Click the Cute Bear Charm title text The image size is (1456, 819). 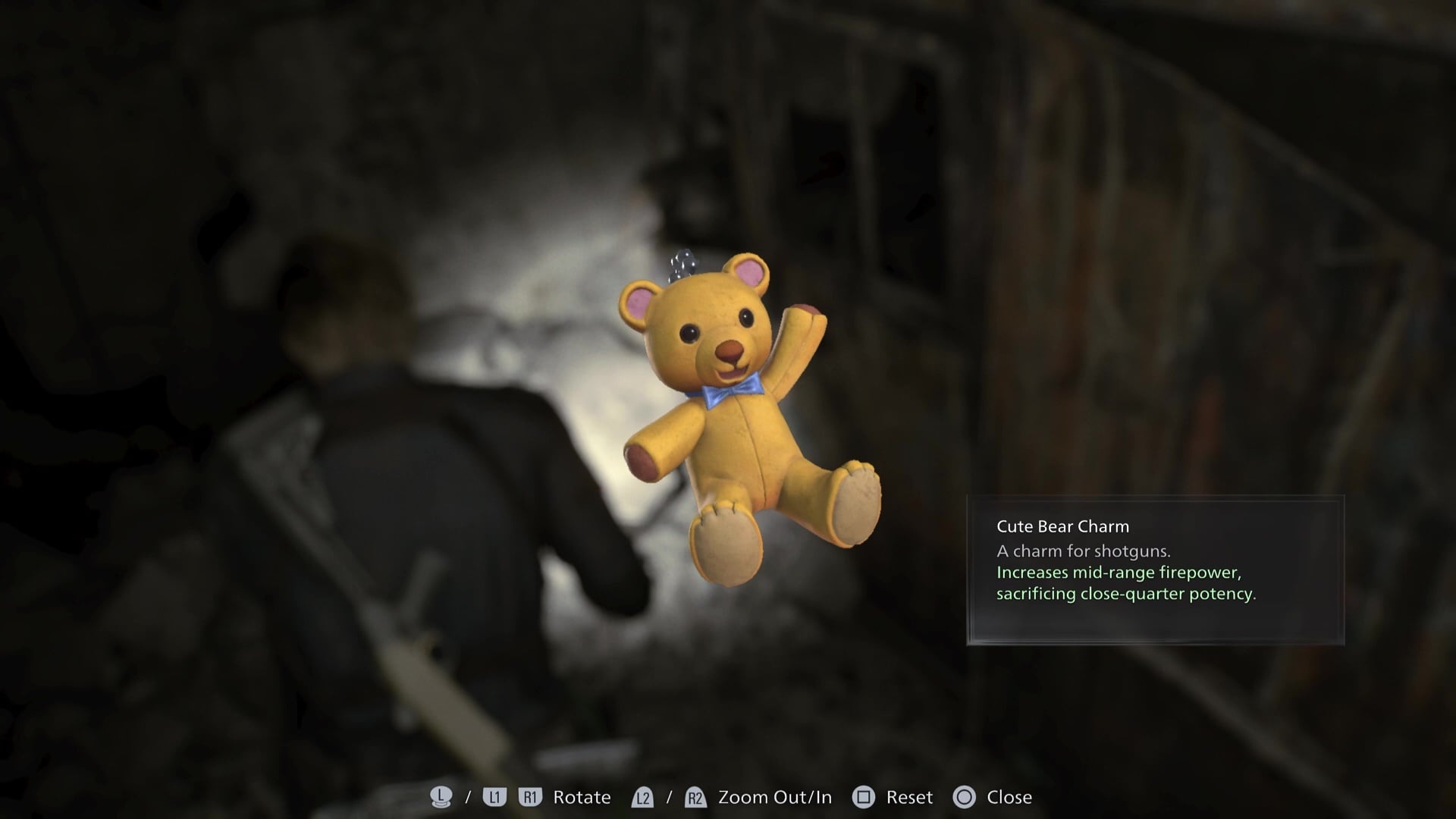tap(1062, 526)
